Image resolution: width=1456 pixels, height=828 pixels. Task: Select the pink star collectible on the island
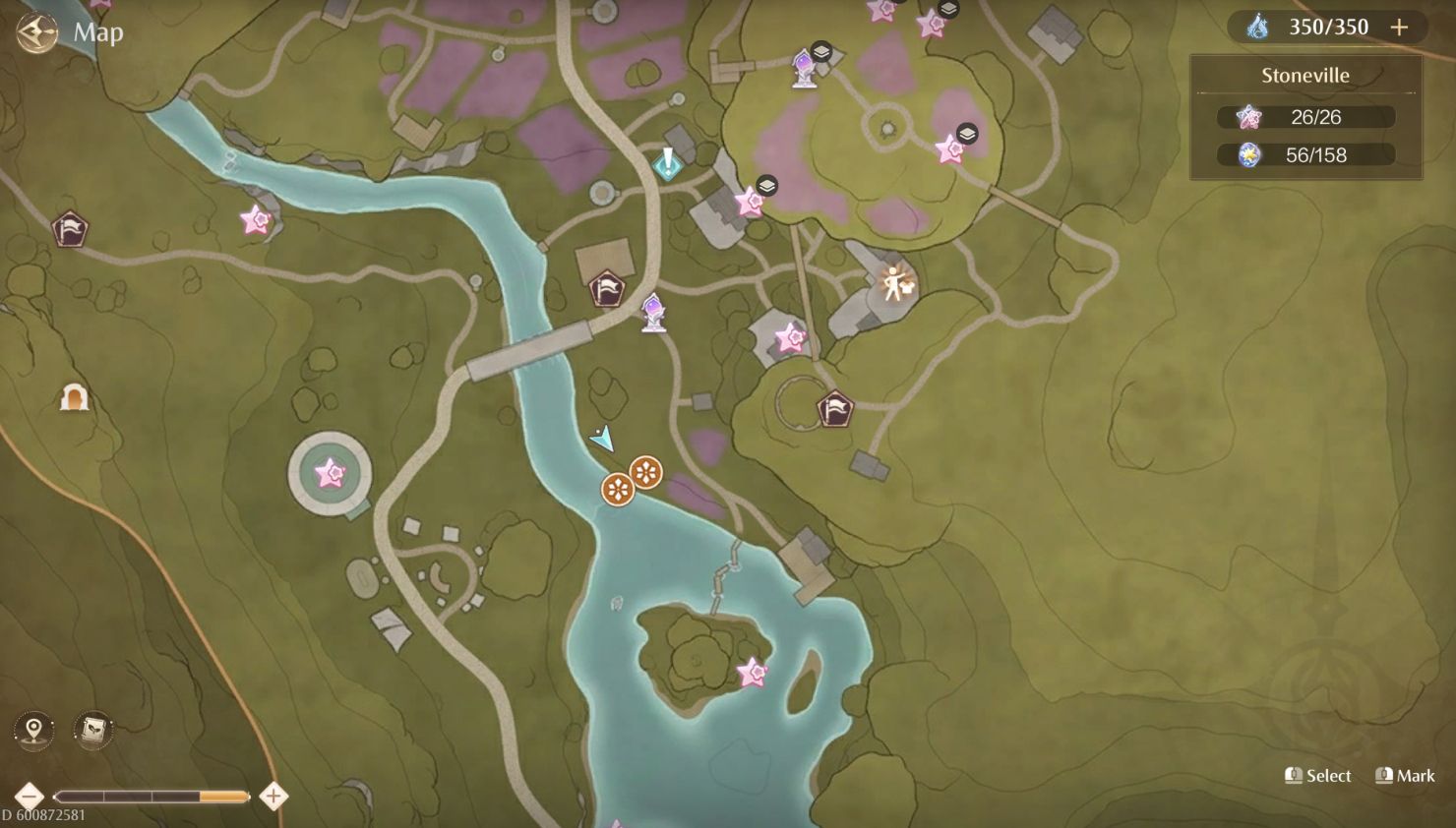(752, 673)
